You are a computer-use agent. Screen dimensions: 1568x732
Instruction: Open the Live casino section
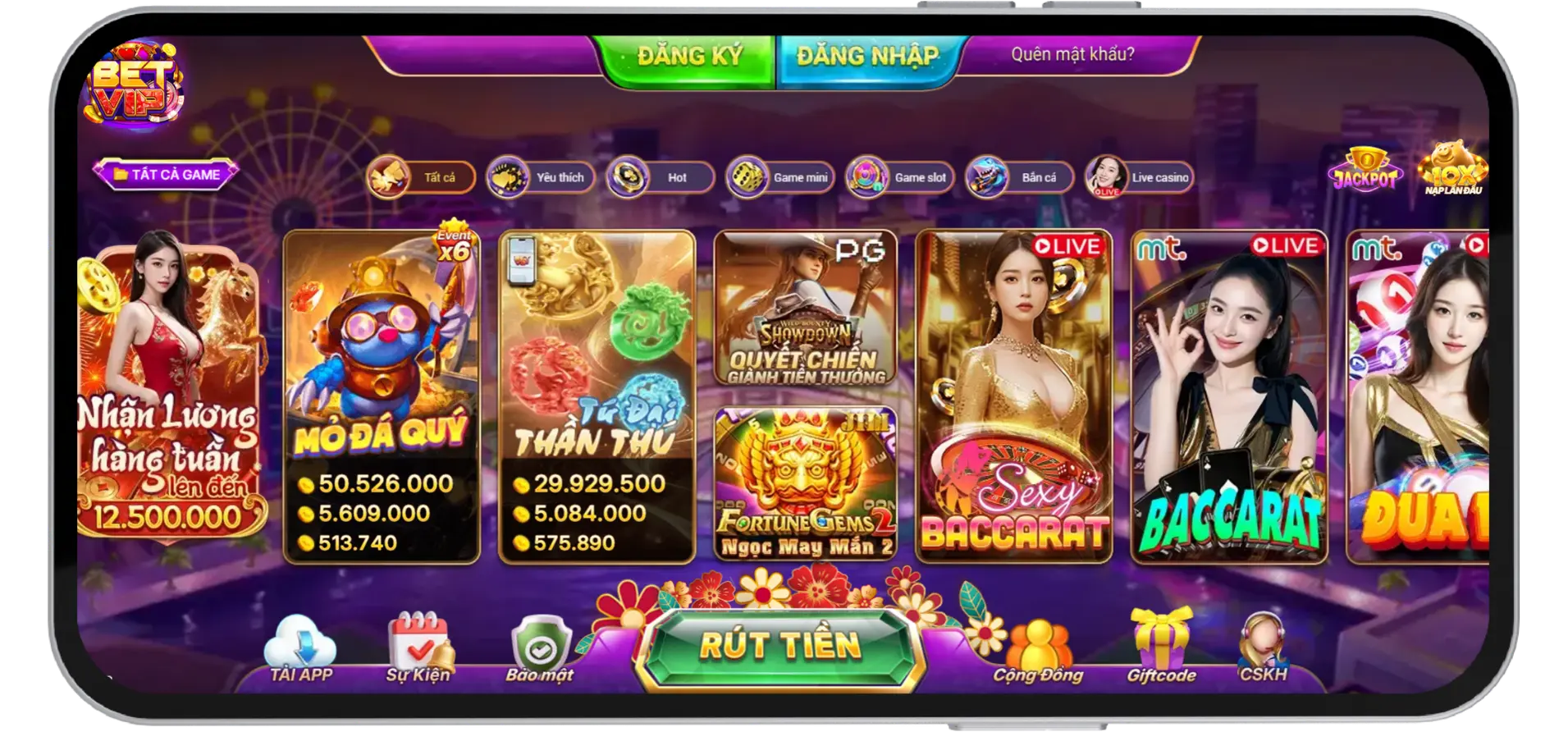(x=1140, y=177)
